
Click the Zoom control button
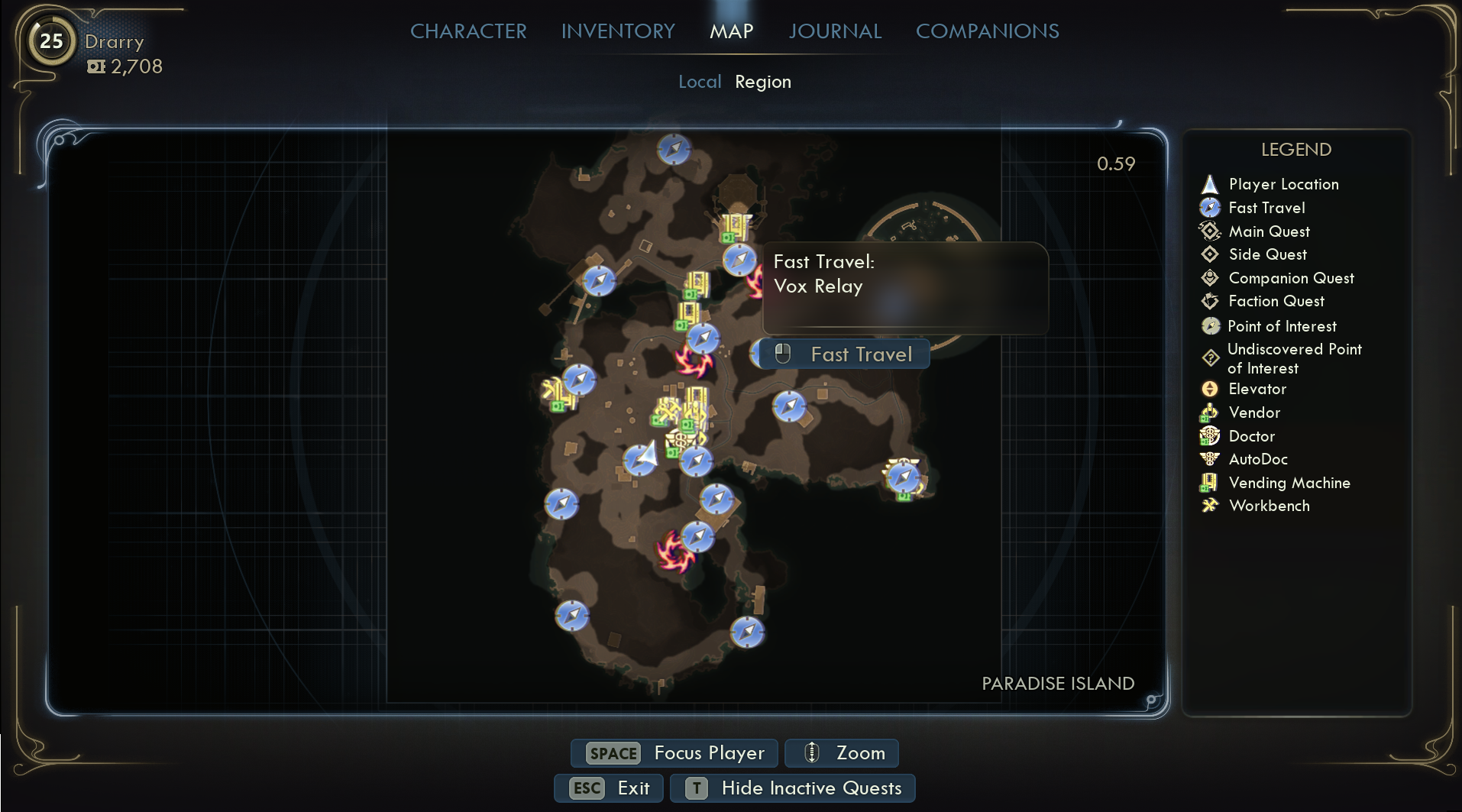coord(842,753)
